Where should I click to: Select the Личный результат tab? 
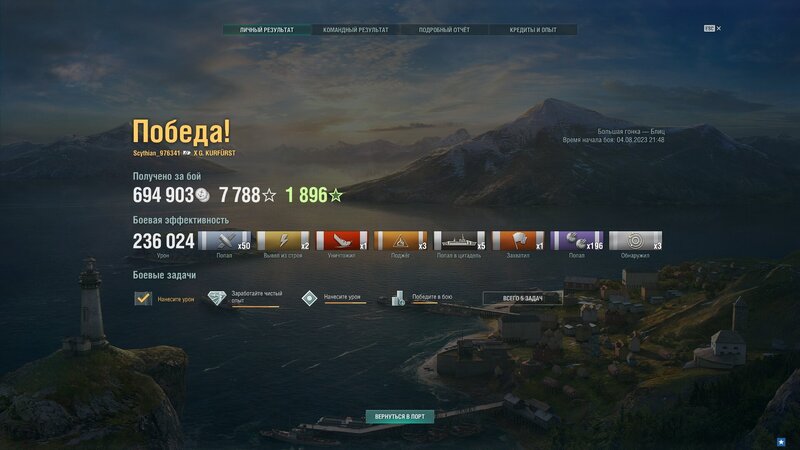(x=267, y=30)
